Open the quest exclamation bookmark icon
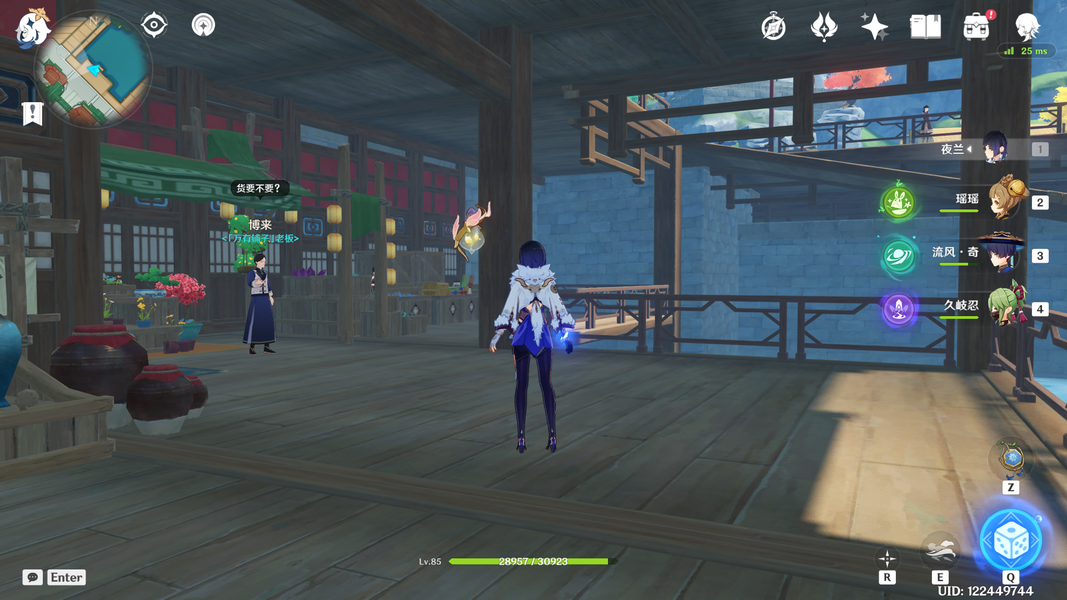Image resolution: width=1067 pixels, height=600 pixels. pyautogui.click(x=32, y=113)
